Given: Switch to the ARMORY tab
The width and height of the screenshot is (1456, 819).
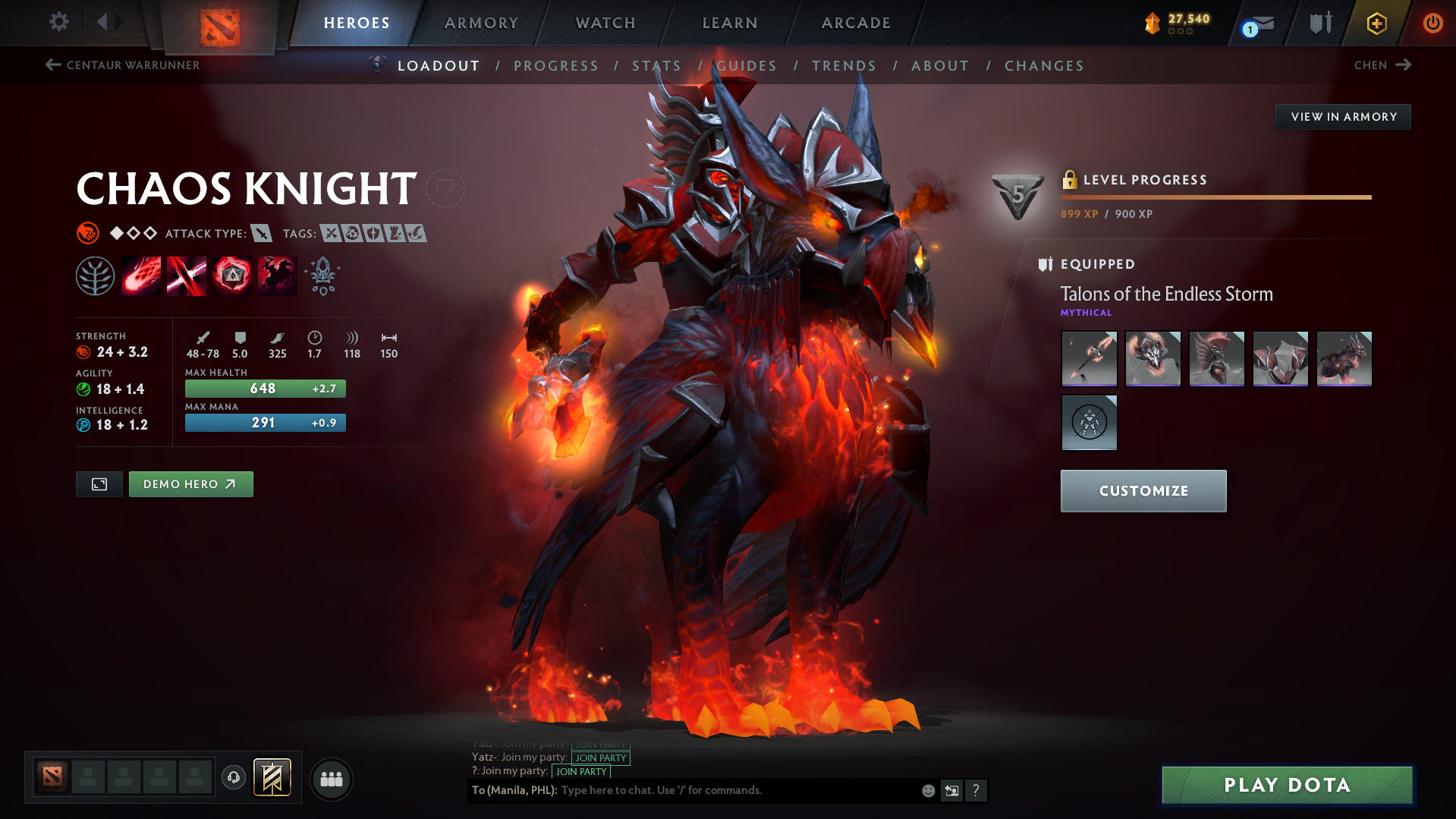Looking at the screenshot, I should 481,23.
